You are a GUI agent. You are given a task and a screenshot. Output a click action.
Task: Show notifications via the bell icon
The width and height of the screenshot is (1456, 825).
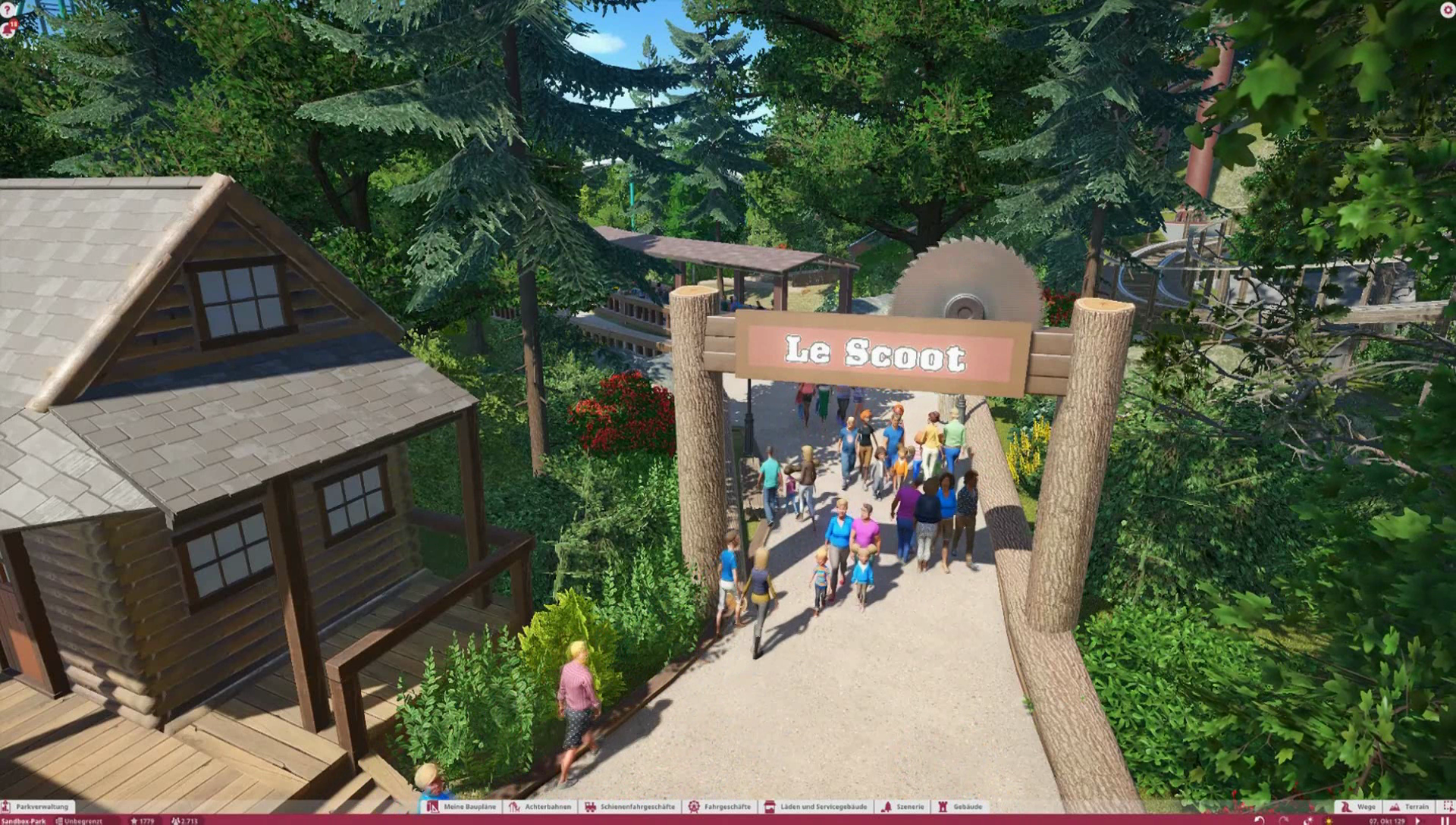tap(8, 30)
